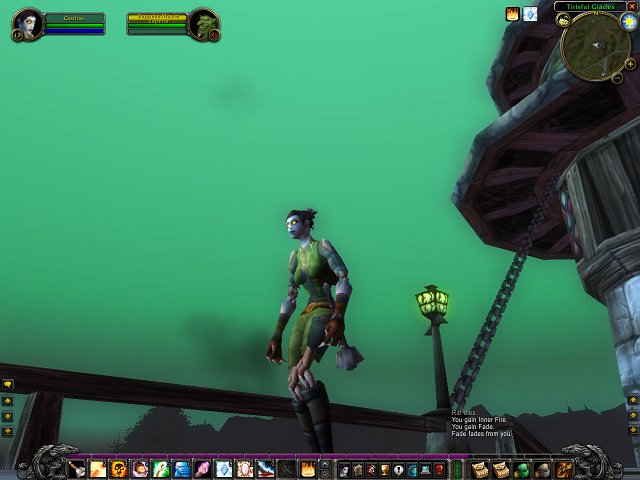
Task: Open the world map globe button
Action: 412,469
